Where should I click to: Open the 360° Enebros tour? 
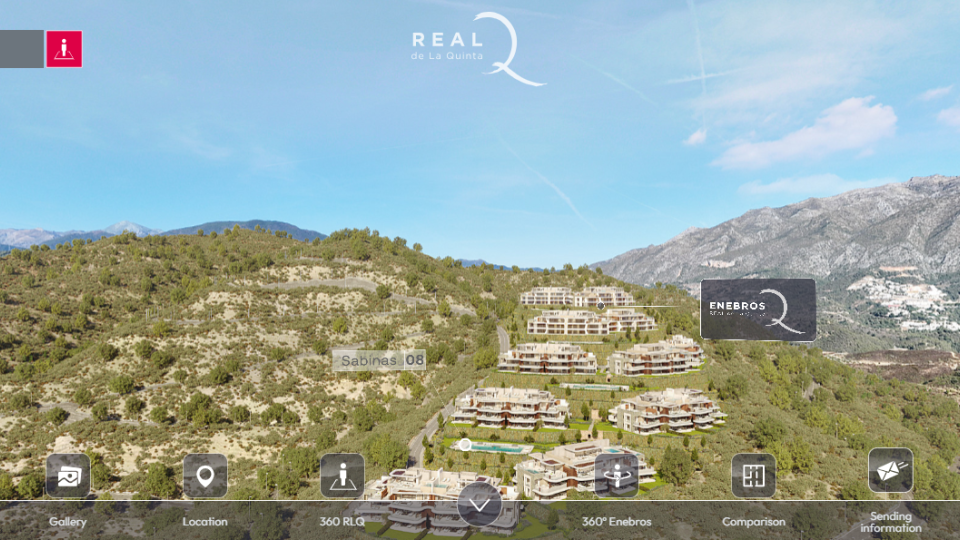click(x=616, y=476)
